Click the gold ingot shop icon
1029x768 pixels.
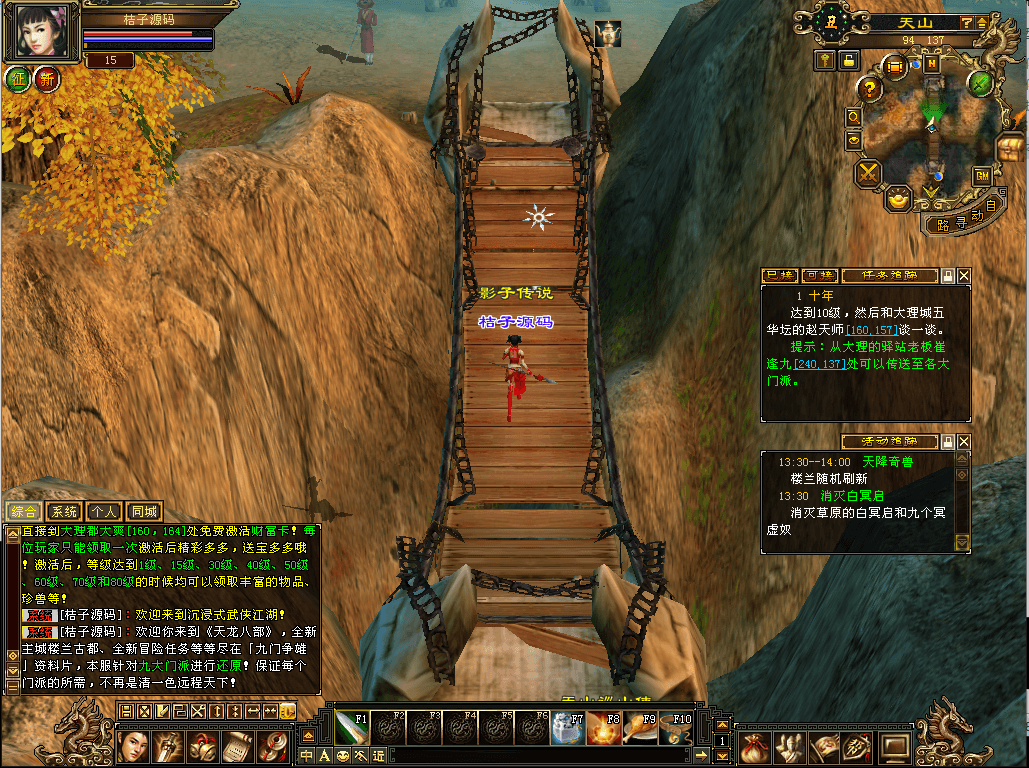click(x=899, y=199)
